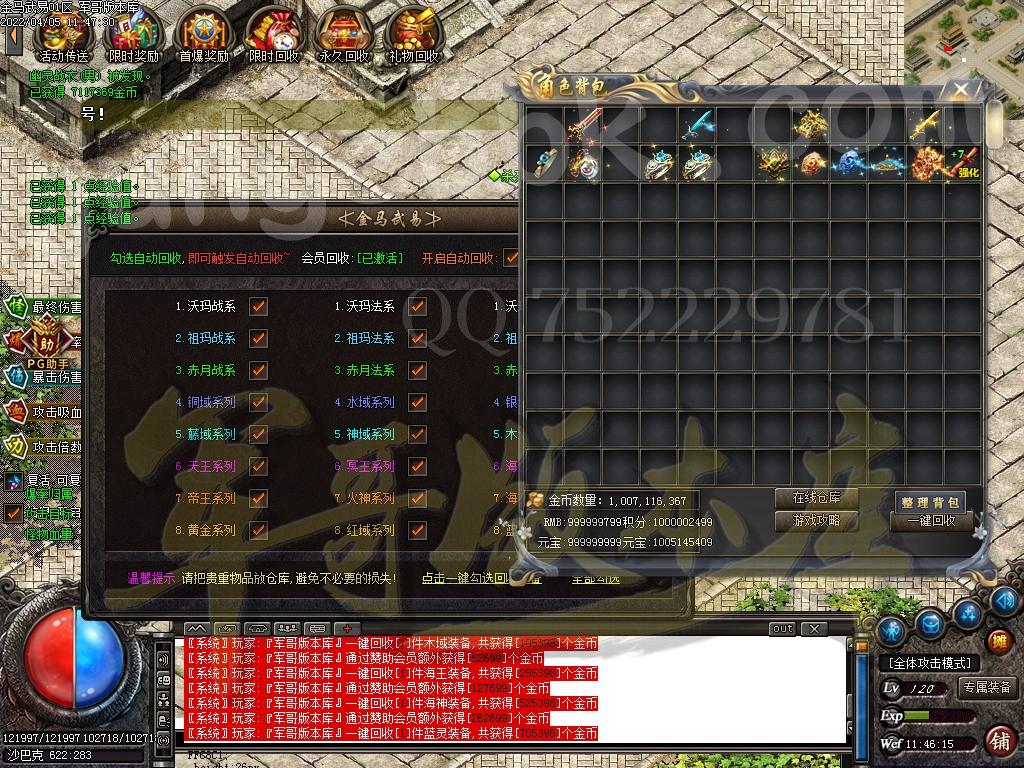Close the chat log with the X button
This screenshot has width=1024, height=768.
(815, 629)
